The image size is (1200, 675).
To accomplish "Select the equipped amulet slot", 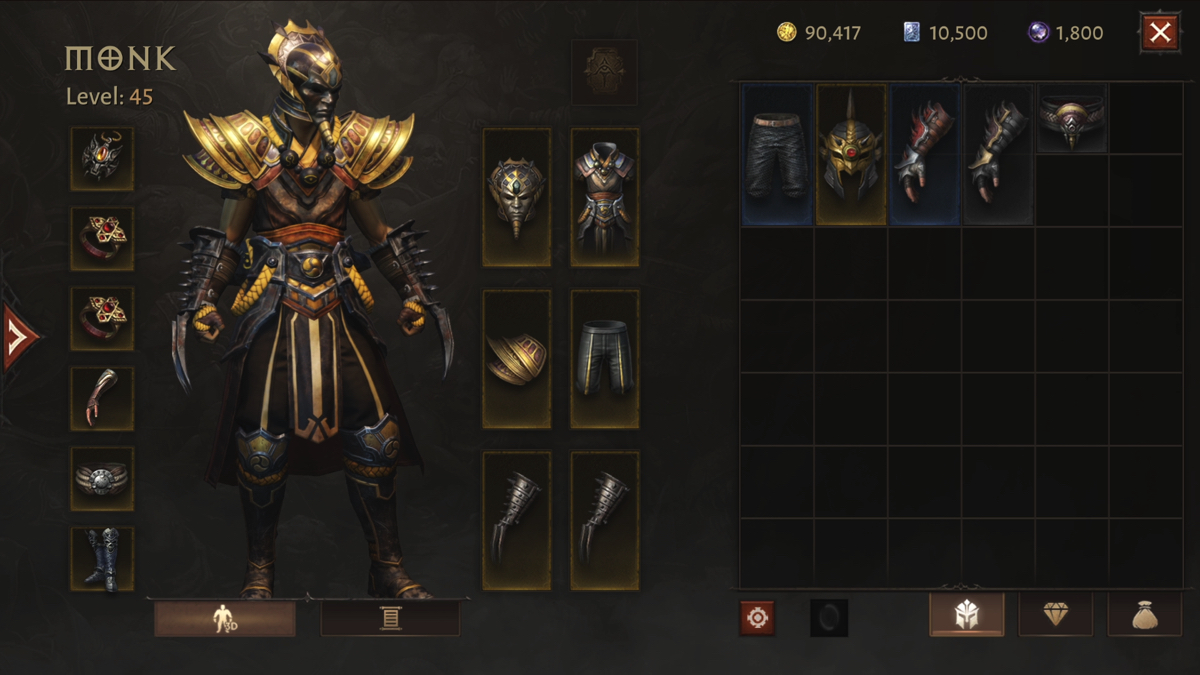I will tap(102, 158).
